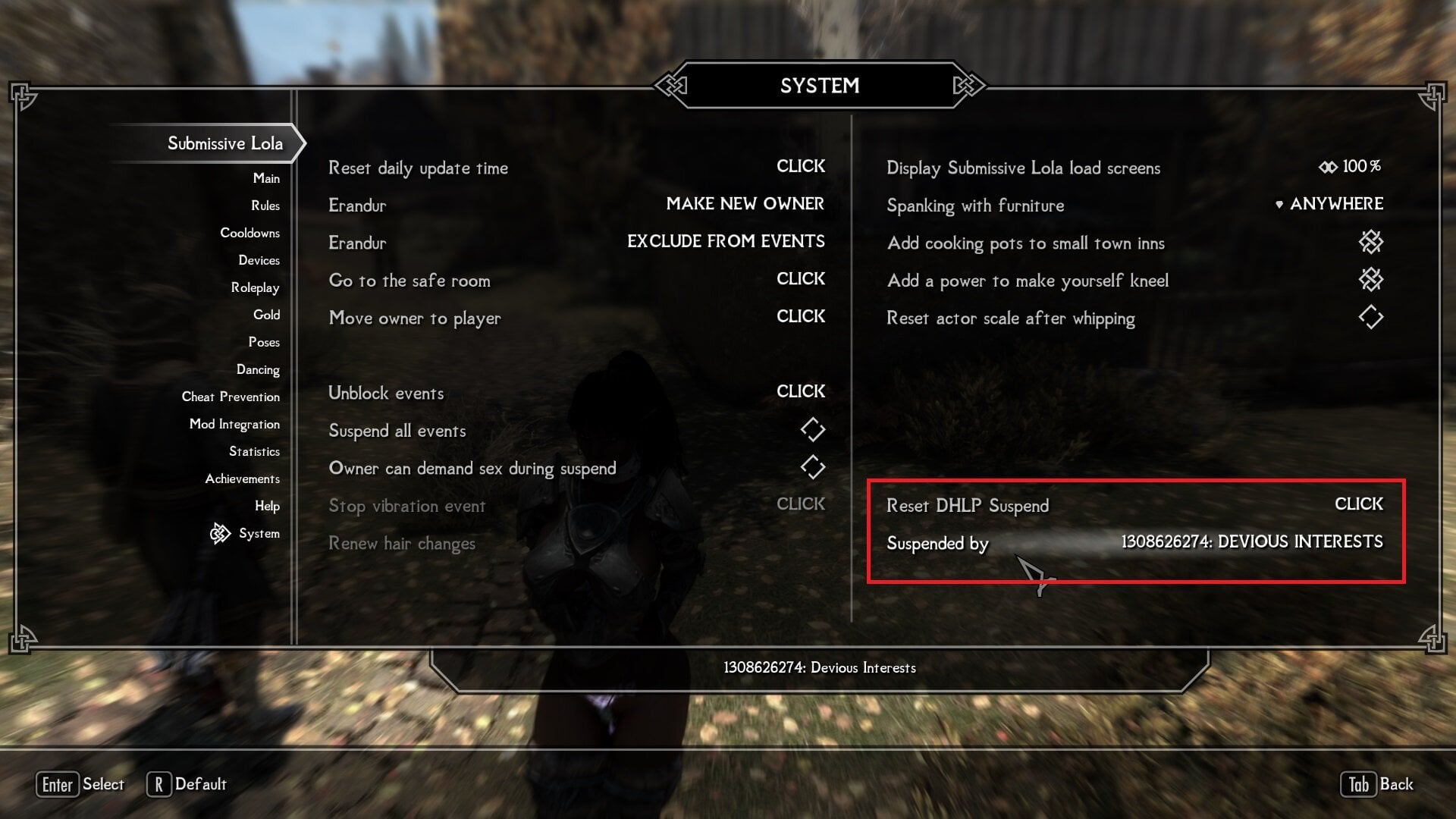Open the Cooldowns section

(x=249, y=233)
